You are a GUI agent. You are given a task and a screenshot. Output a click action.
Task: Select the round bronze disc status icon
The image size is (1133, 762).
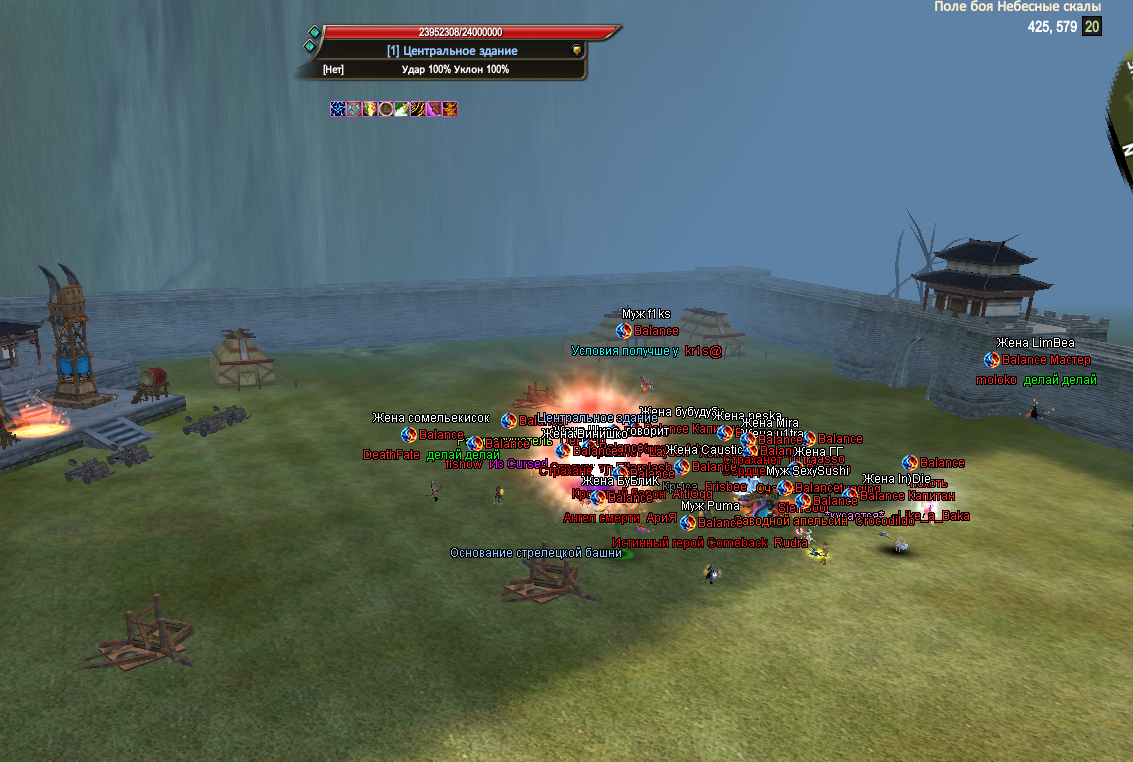(385, 109)
